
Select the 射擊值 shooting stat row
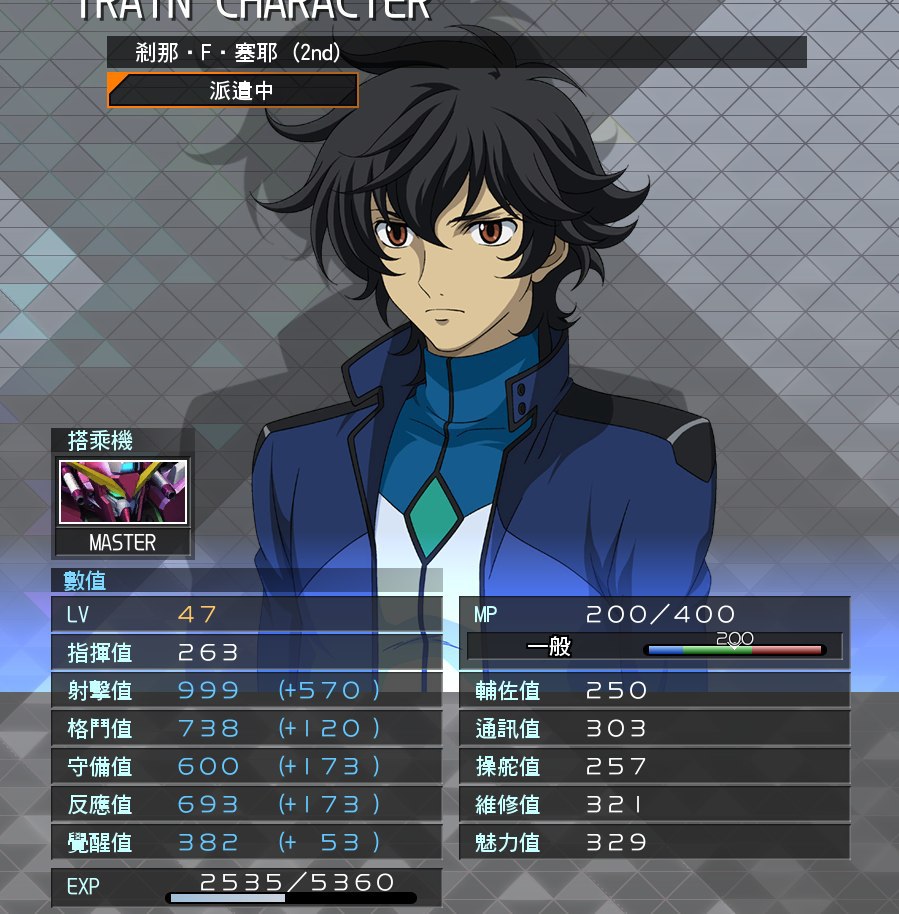point(246,691)
